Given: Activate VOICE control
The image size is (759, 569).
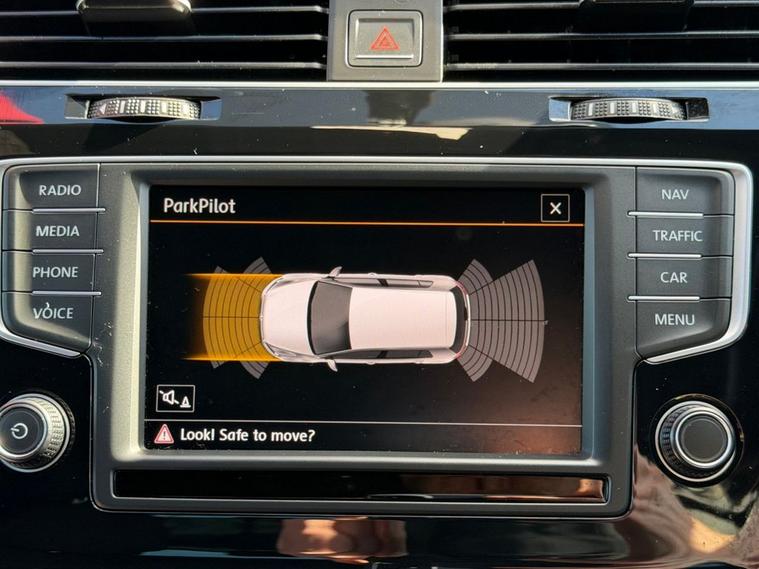Looking at the screenshot, I should click(53, 313).
